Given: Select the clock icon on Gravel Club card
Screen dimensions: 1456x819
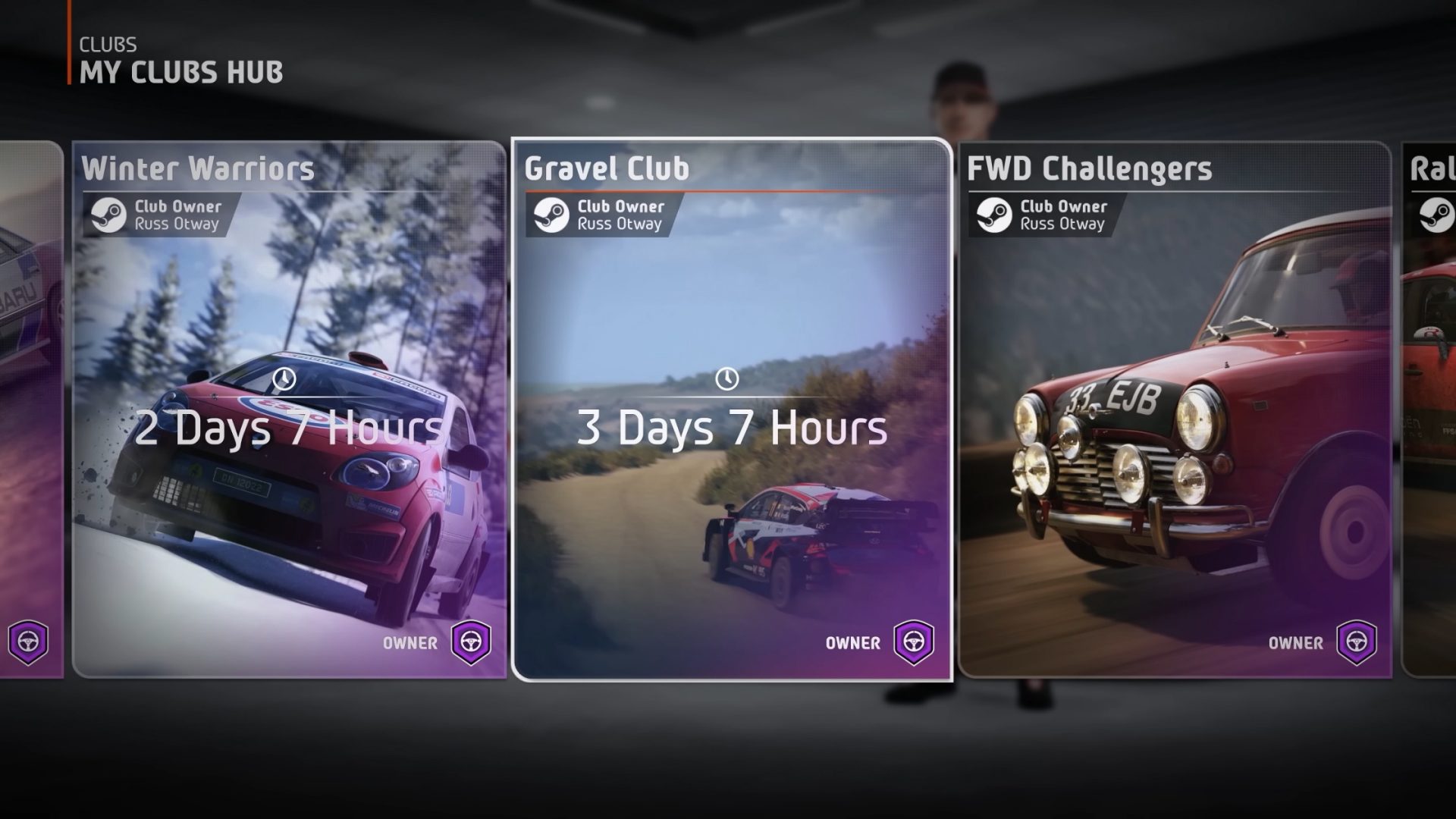Looking at the screenshot, I should click(x=727, y=378).
